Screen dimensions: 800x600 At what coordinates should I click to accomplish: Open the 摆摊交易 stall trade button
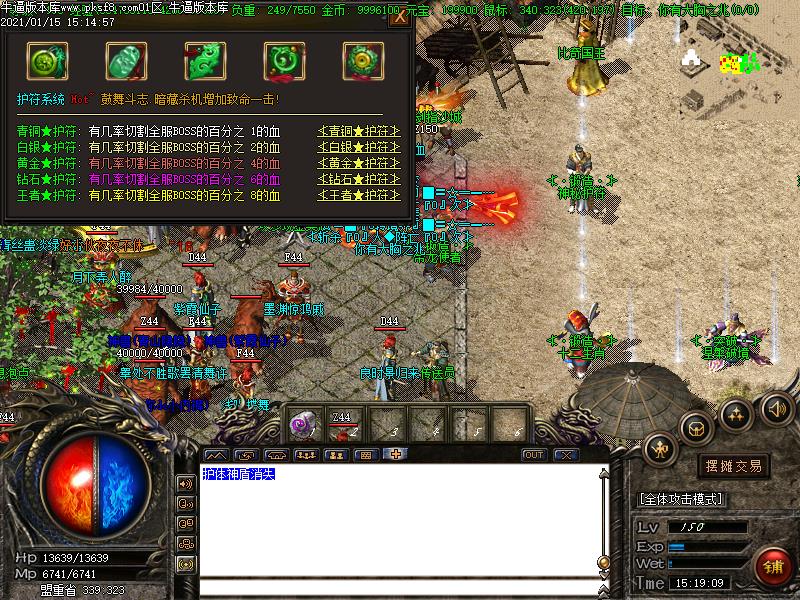[x=735, y=466]
